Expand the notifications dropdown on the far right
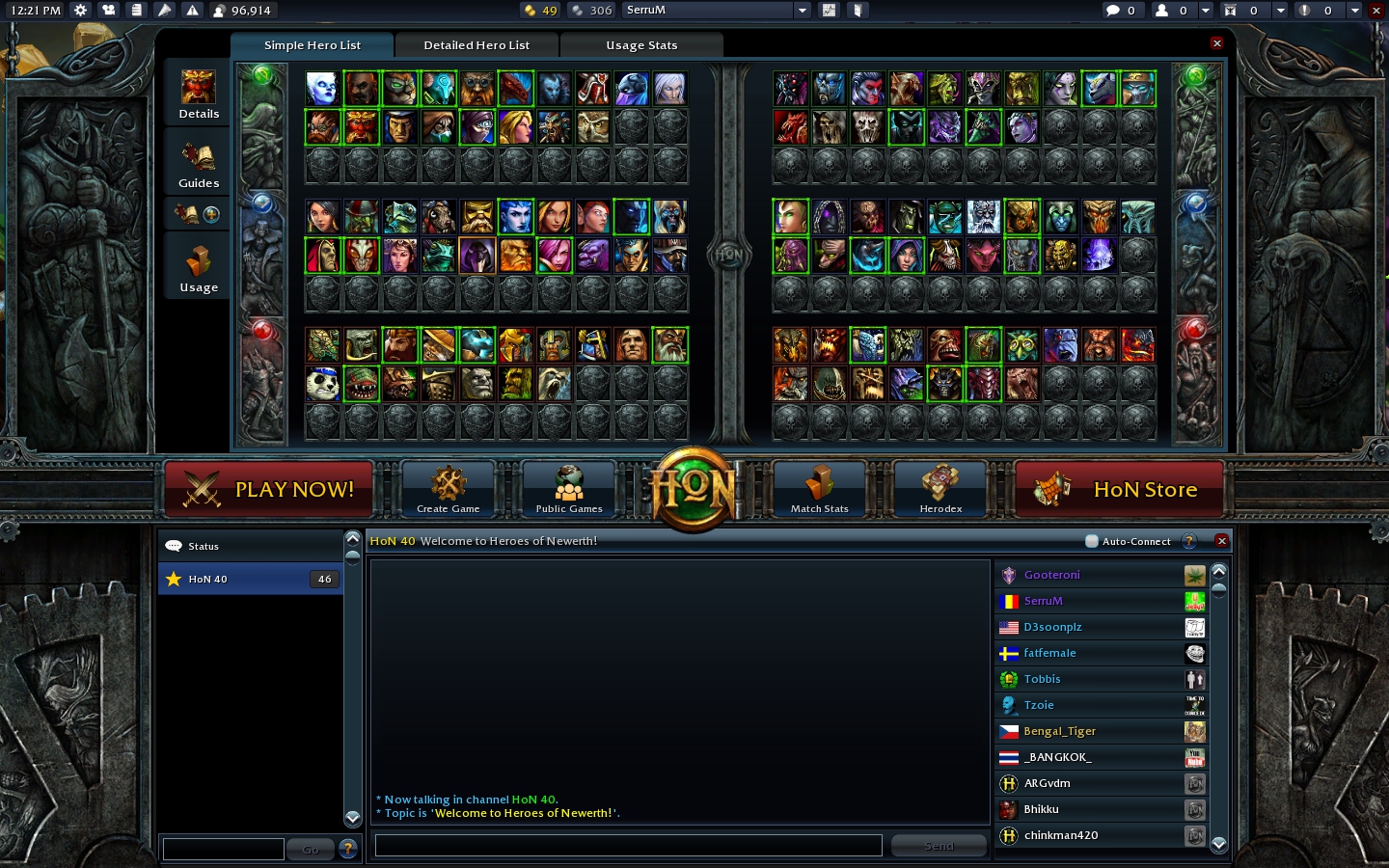 coord(1354,10)
